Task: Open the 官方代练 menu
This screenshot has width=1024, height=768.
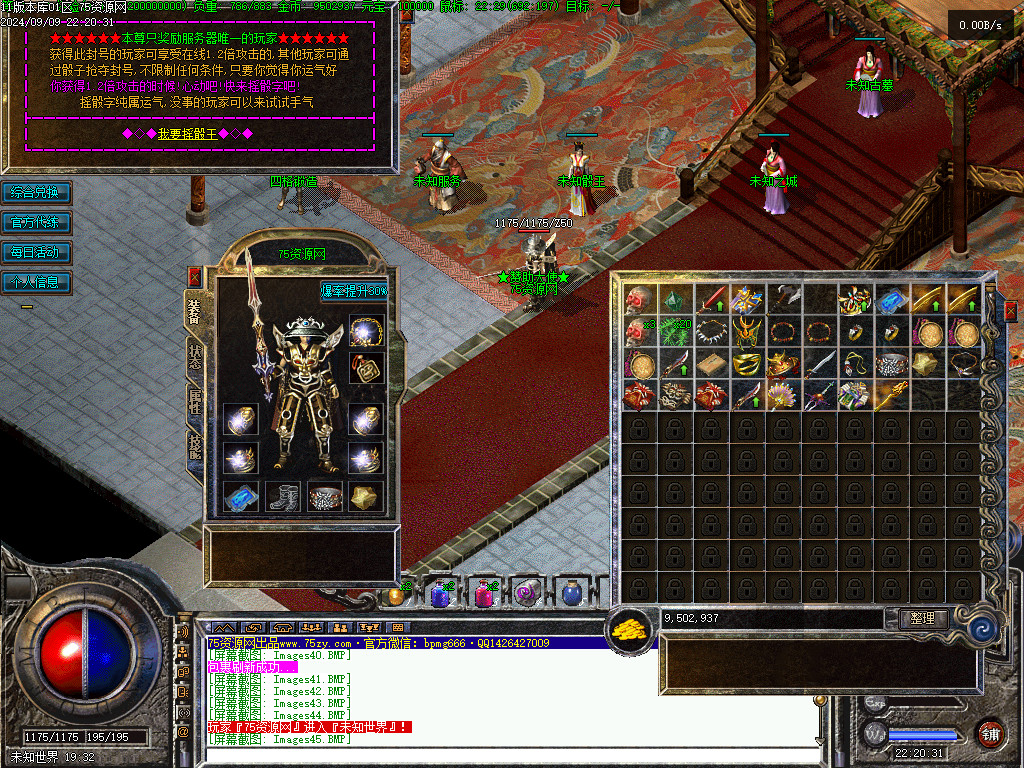Action: tap(36, 222)
